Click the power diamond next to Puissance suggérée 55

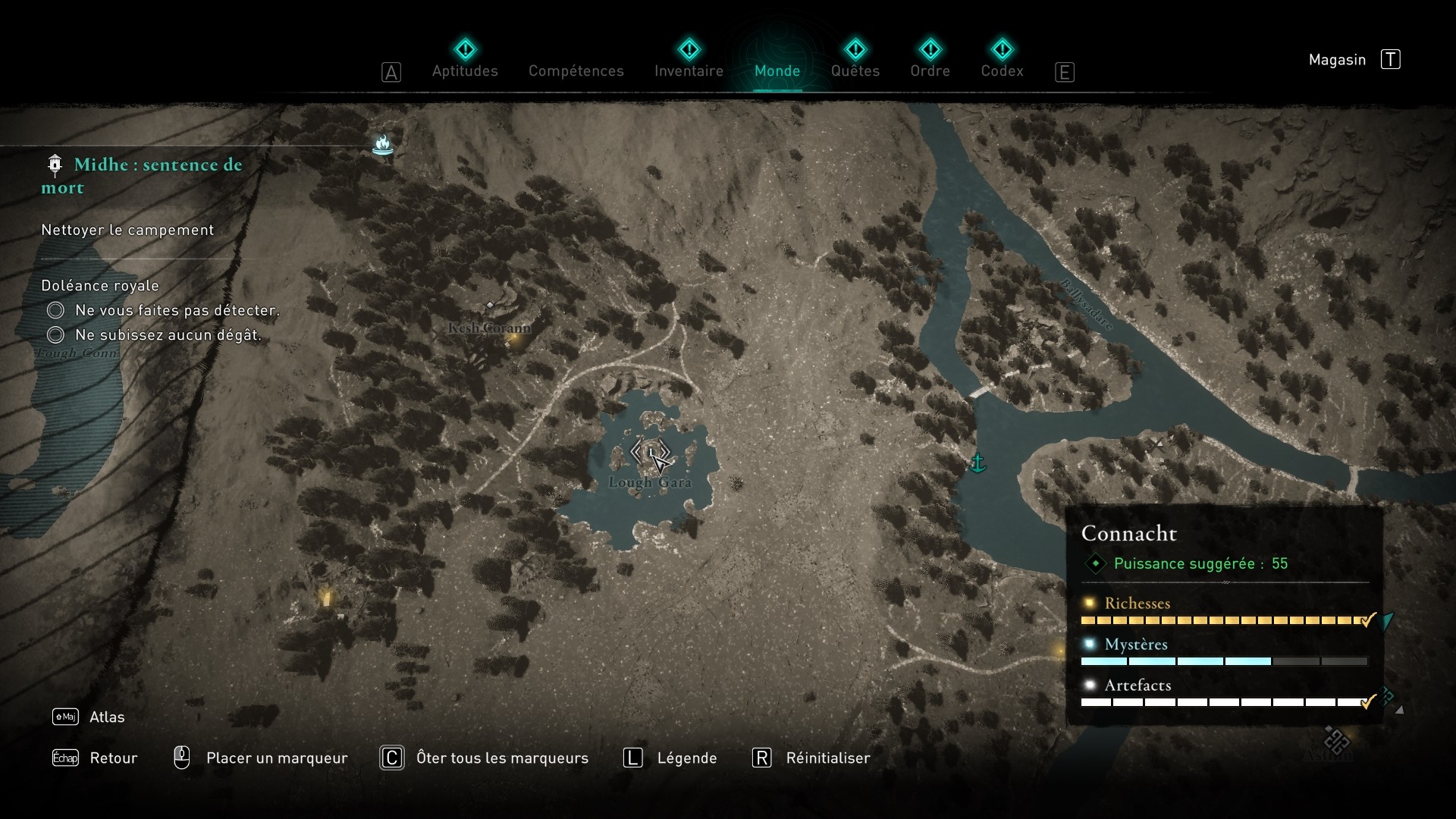pyautogui.click(x=1095, y=563)
